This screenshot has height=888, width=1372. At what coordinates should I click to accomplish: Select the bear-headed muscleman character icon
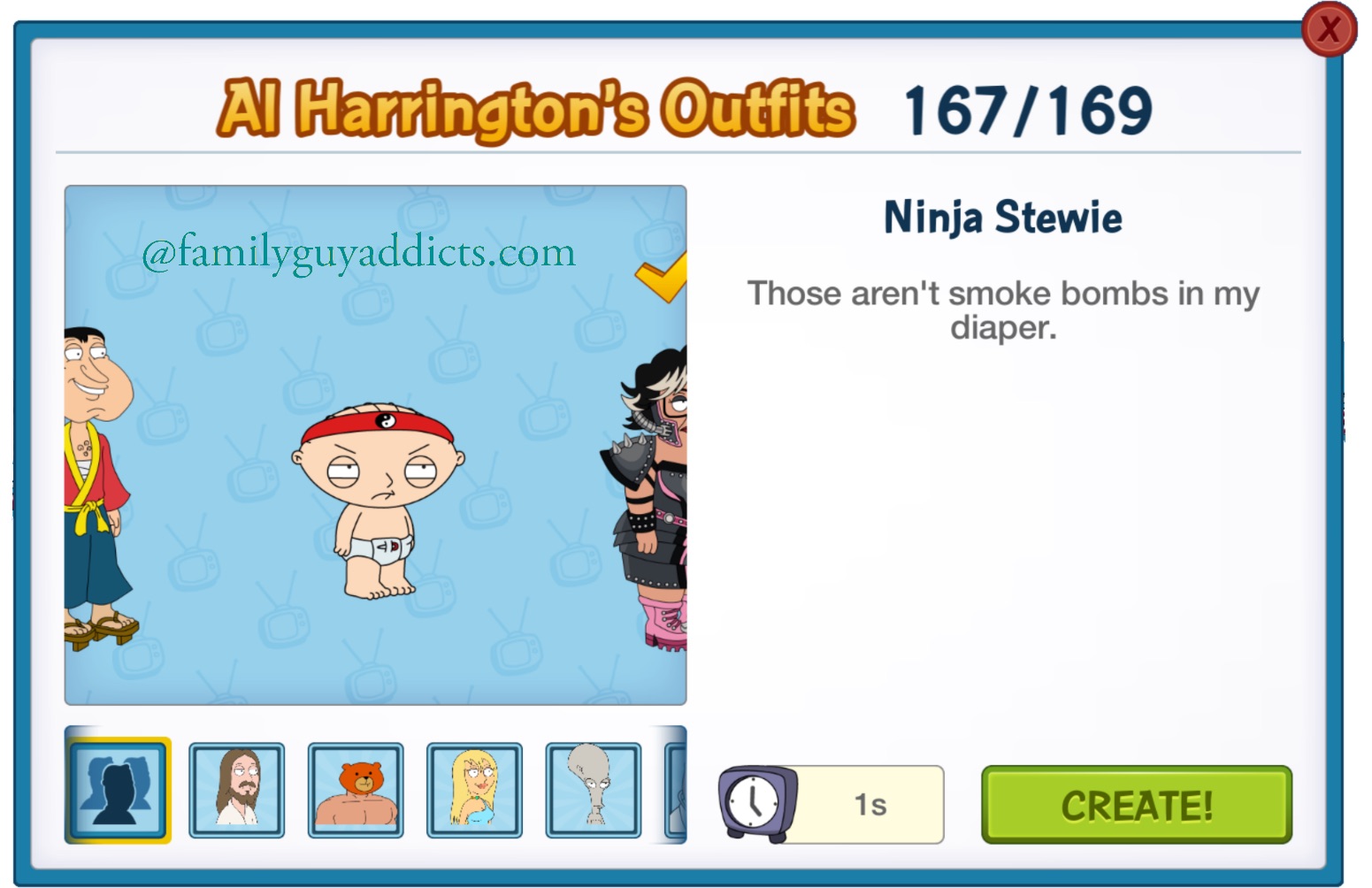point(356,788)
